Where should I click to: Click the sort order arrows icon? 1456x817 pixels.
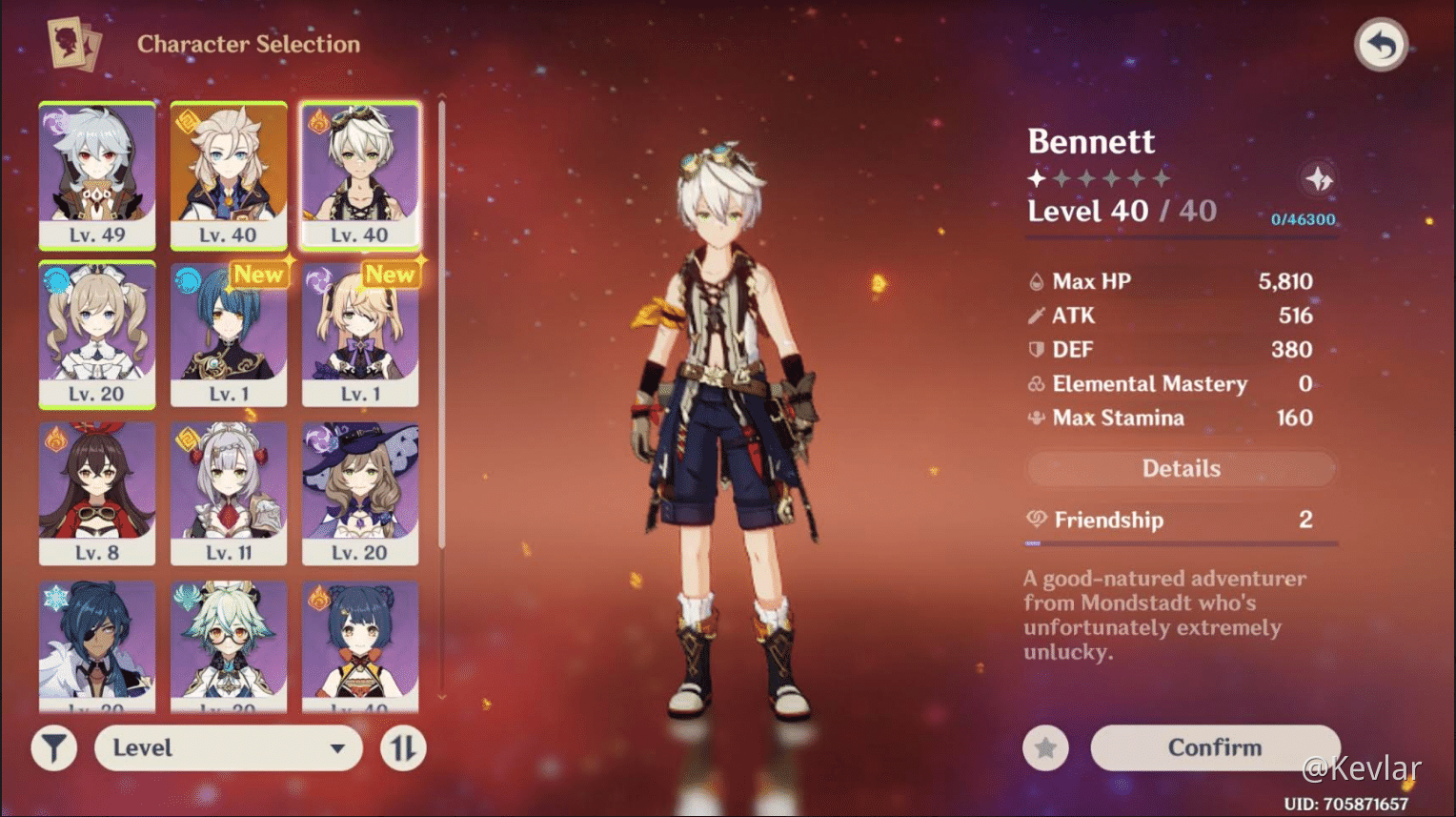(x=402, y=747)
